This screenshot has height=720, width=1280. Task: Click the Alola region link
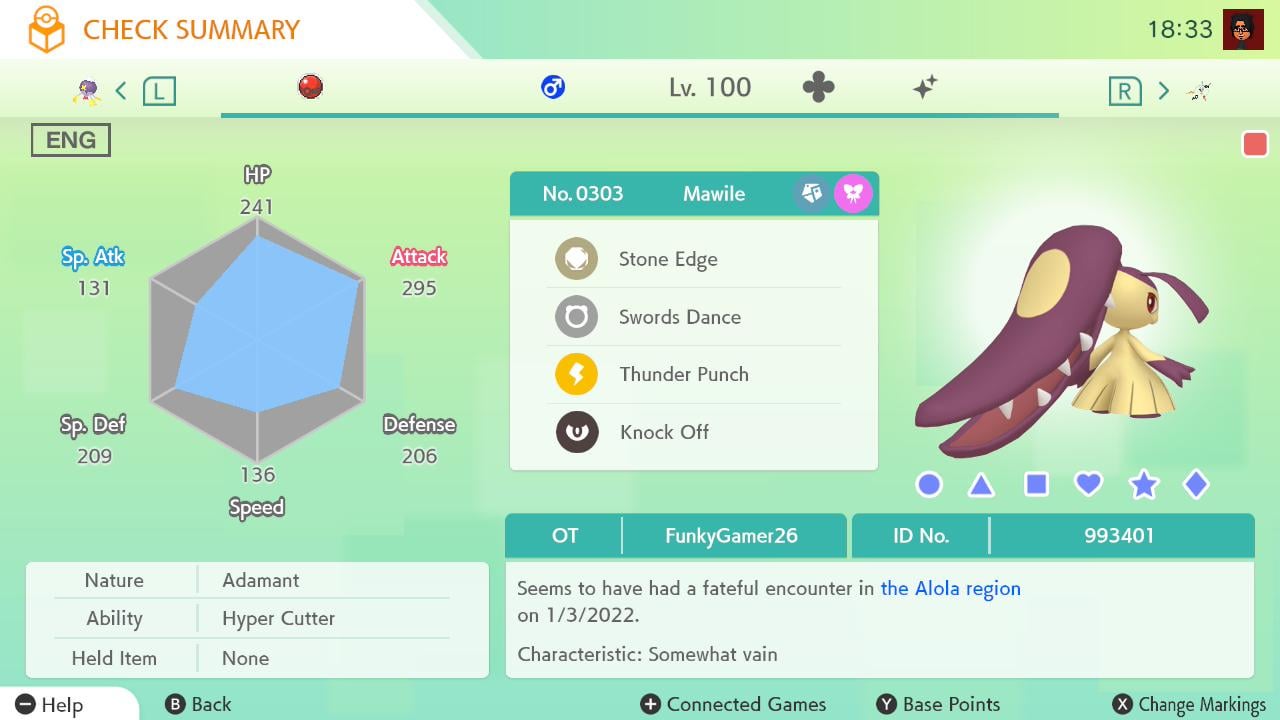(x=950, y=588)
